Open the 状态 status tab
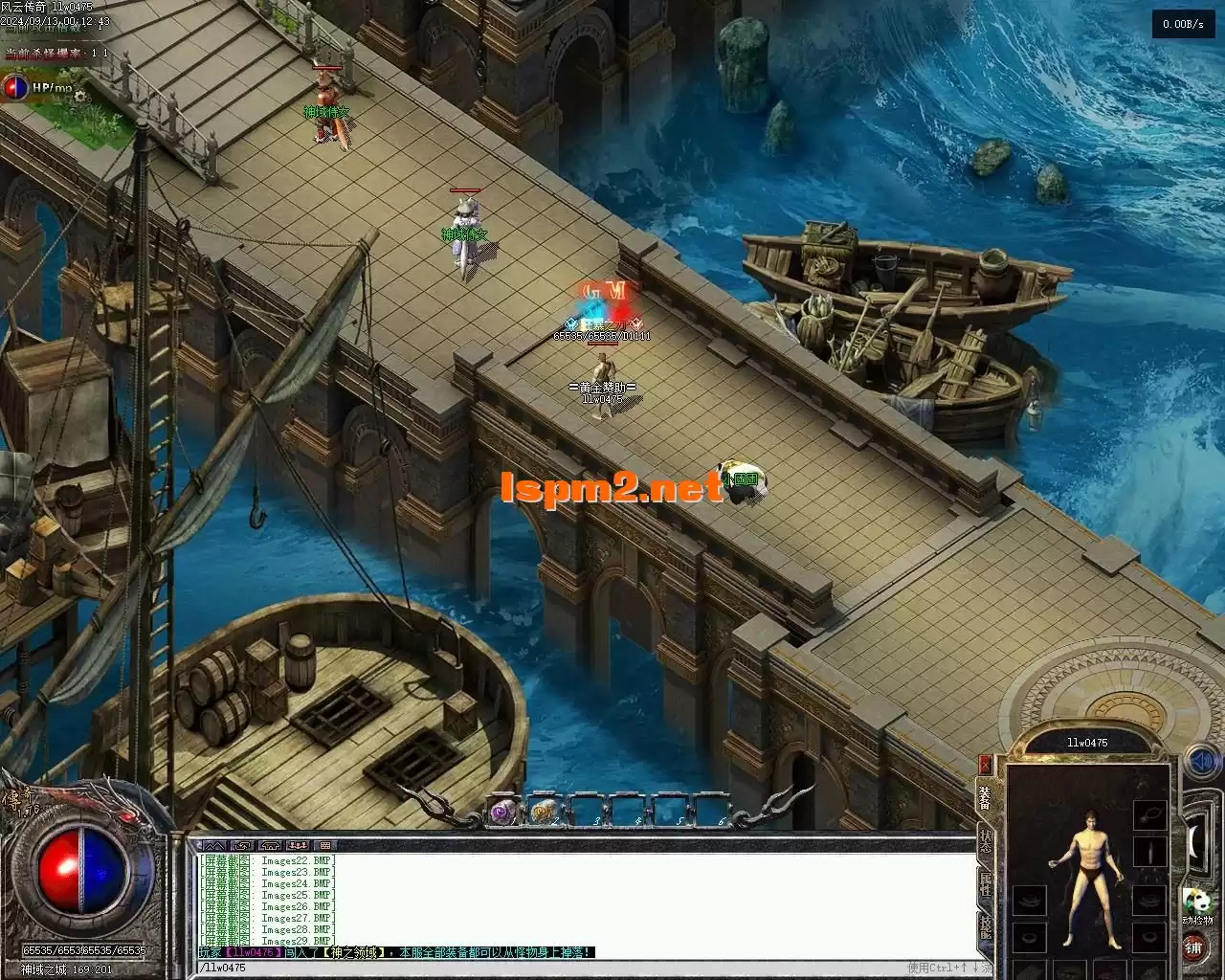The height and width of the screenshot is (980, 1225). pos(985,841)
